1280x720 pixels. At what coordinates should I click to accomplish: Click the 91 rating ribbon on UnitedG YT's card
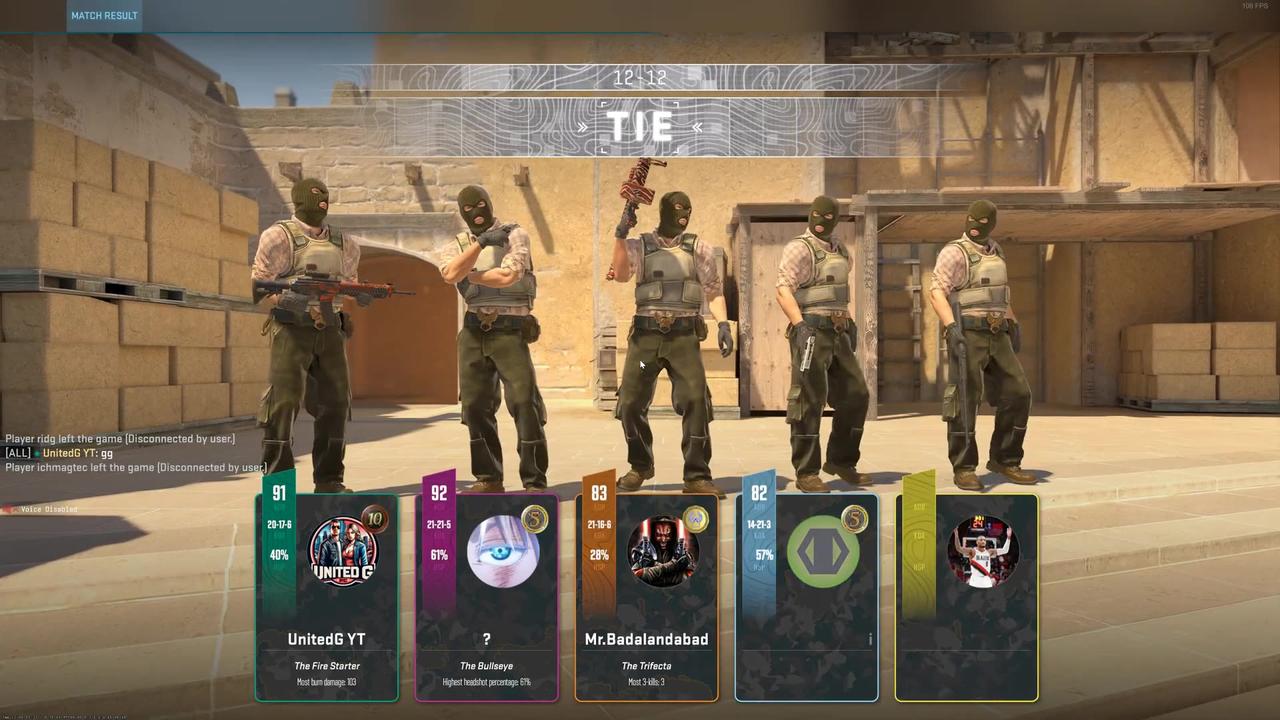click(279, 493)
